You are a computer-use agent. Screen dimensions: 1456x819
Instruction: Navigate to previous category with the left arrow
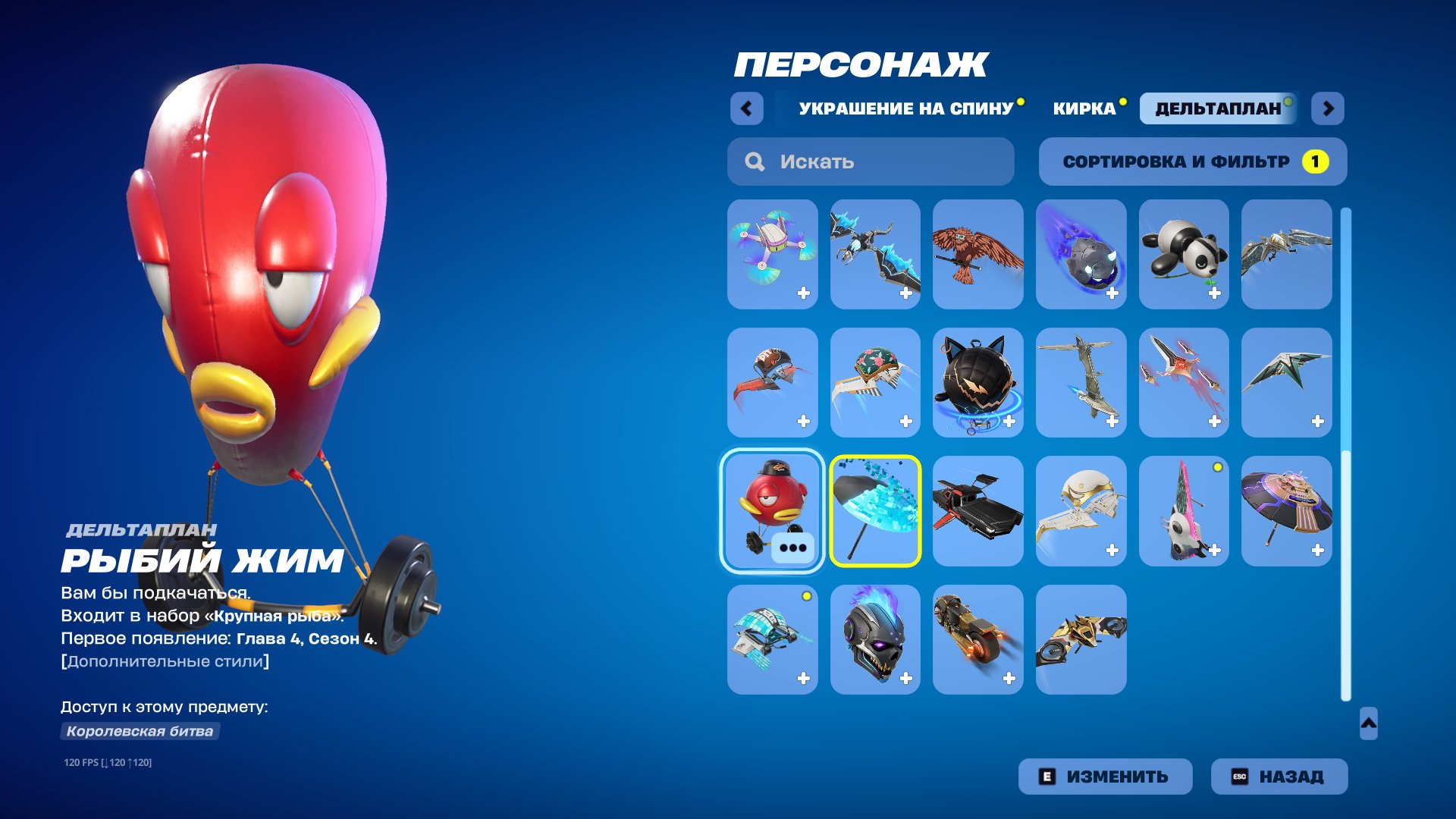pos(747,108)
